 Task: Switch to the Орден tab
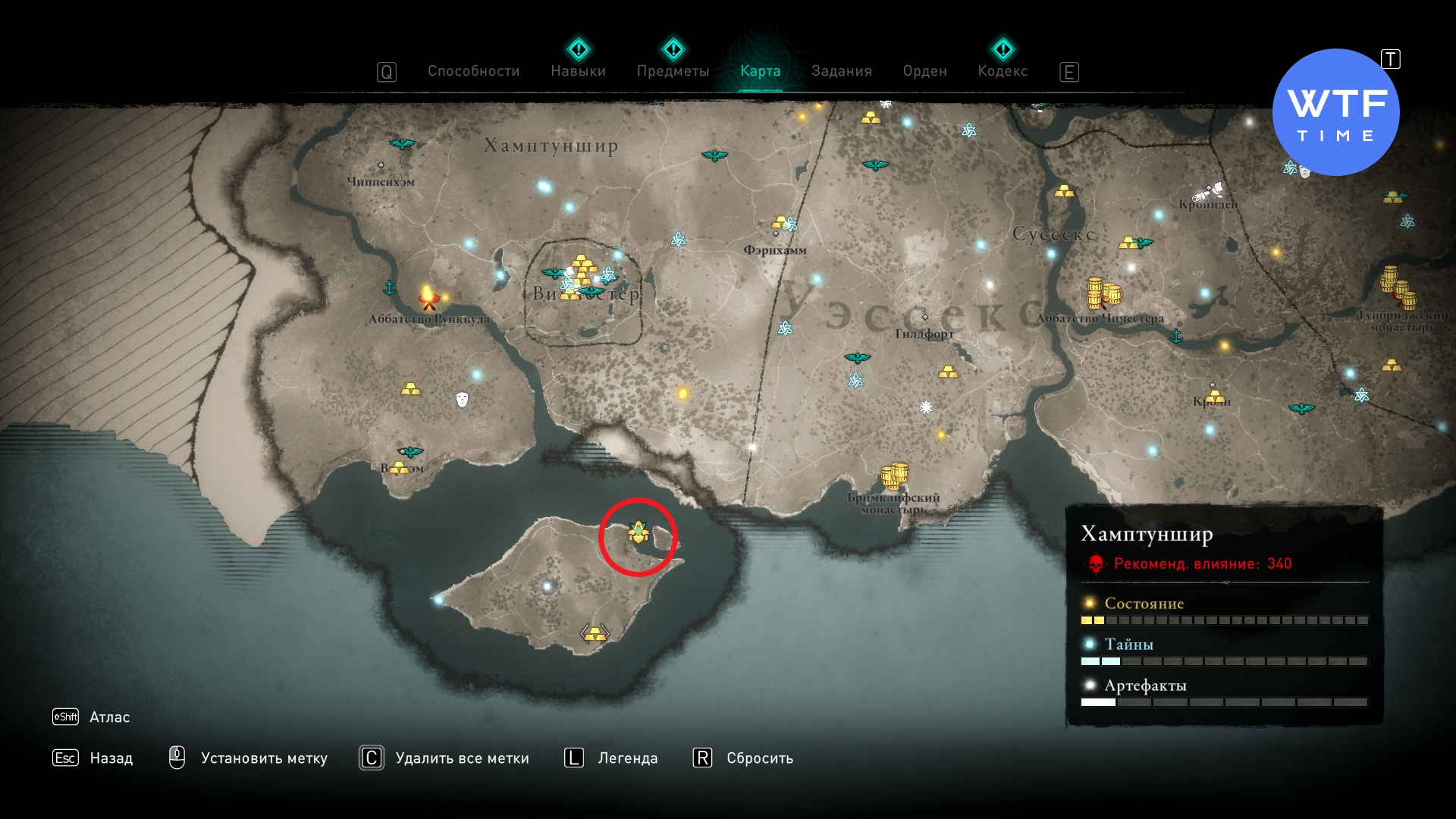924,71
